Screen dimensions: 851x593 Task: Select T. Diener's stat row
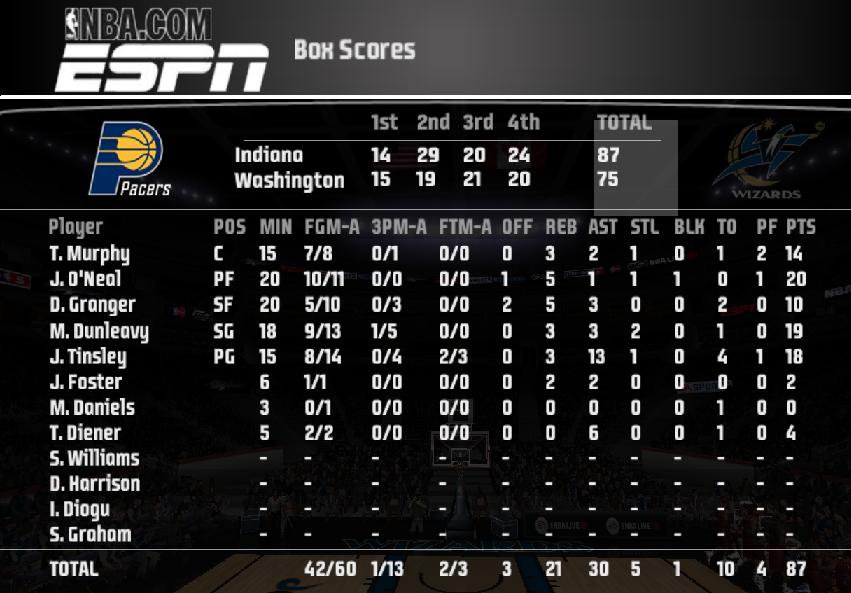pos(85,433)
